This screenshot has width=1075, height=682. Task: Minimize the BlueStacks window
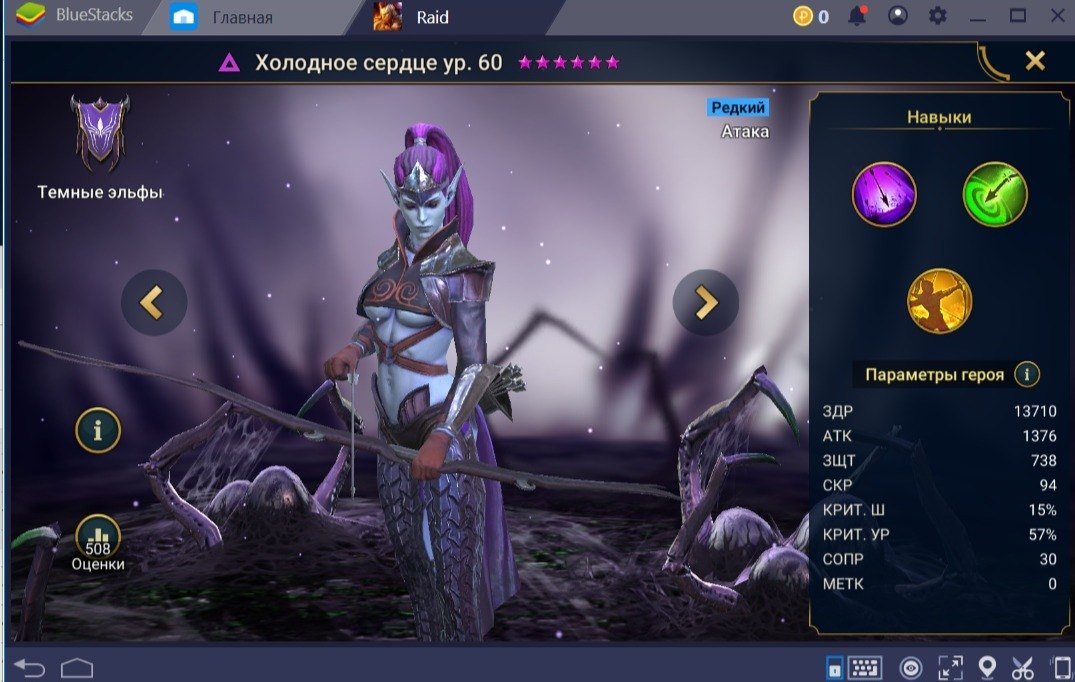click(x=979, y=16)
